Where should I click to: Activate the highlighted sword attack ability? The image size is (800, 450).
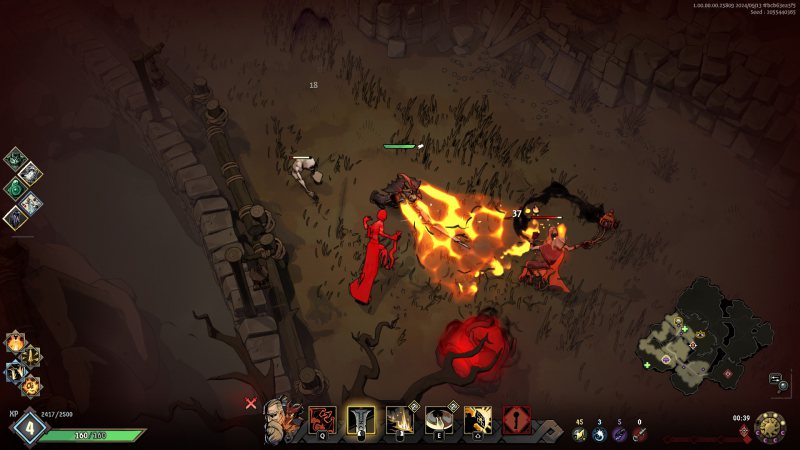tap(361, 420)
